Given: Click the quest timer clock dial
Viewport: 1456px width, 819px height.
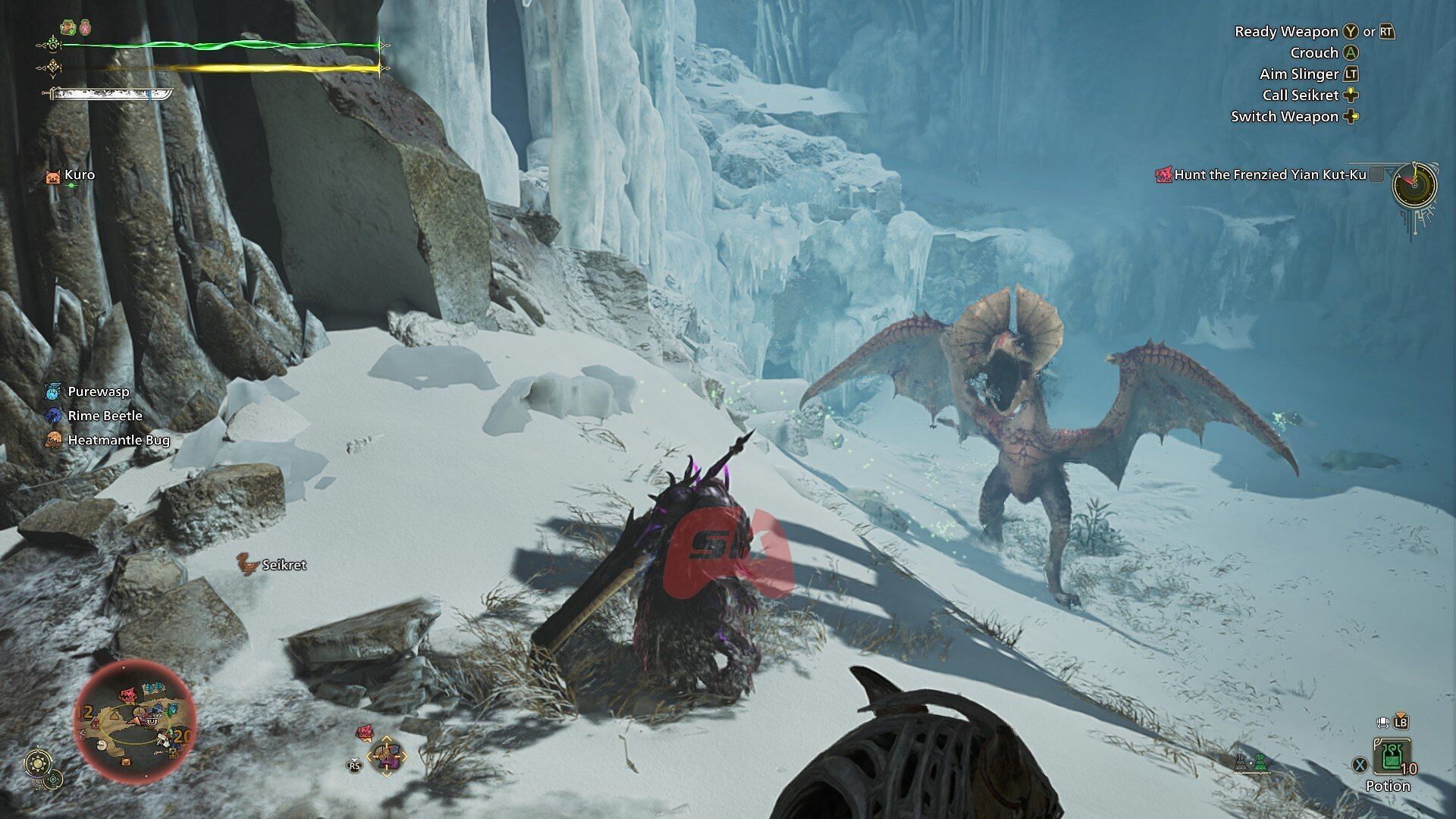Looking at the screenshot, I should tap(1414, 184).
